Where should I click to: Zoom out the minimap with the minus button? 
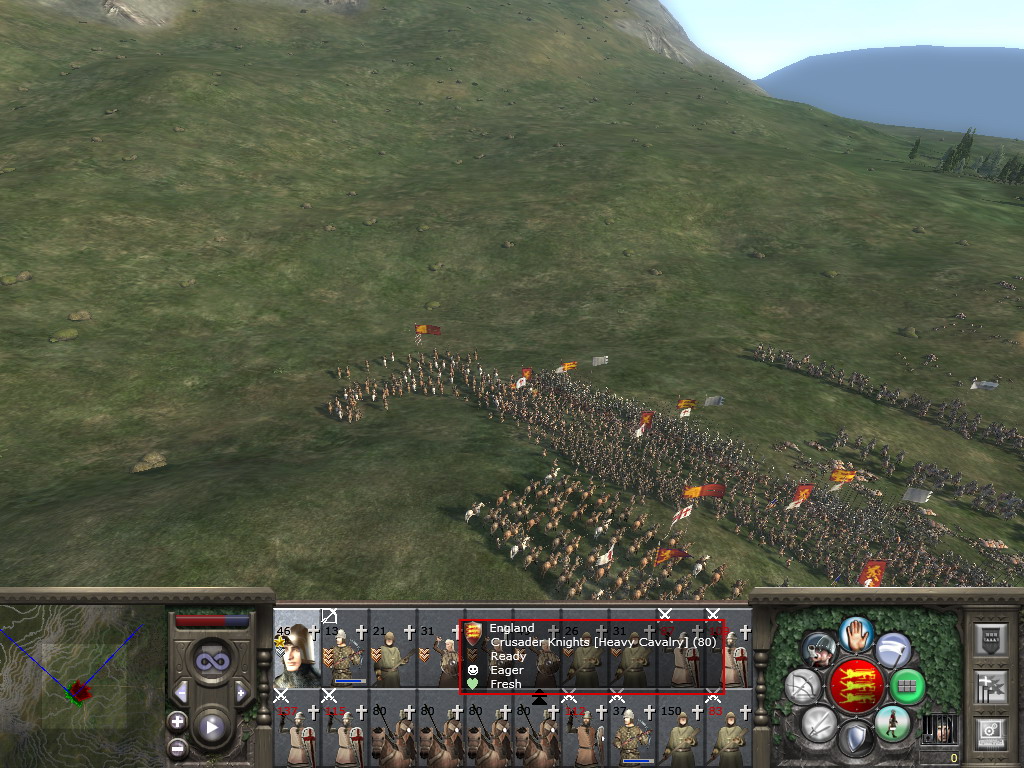click(177, 746)
